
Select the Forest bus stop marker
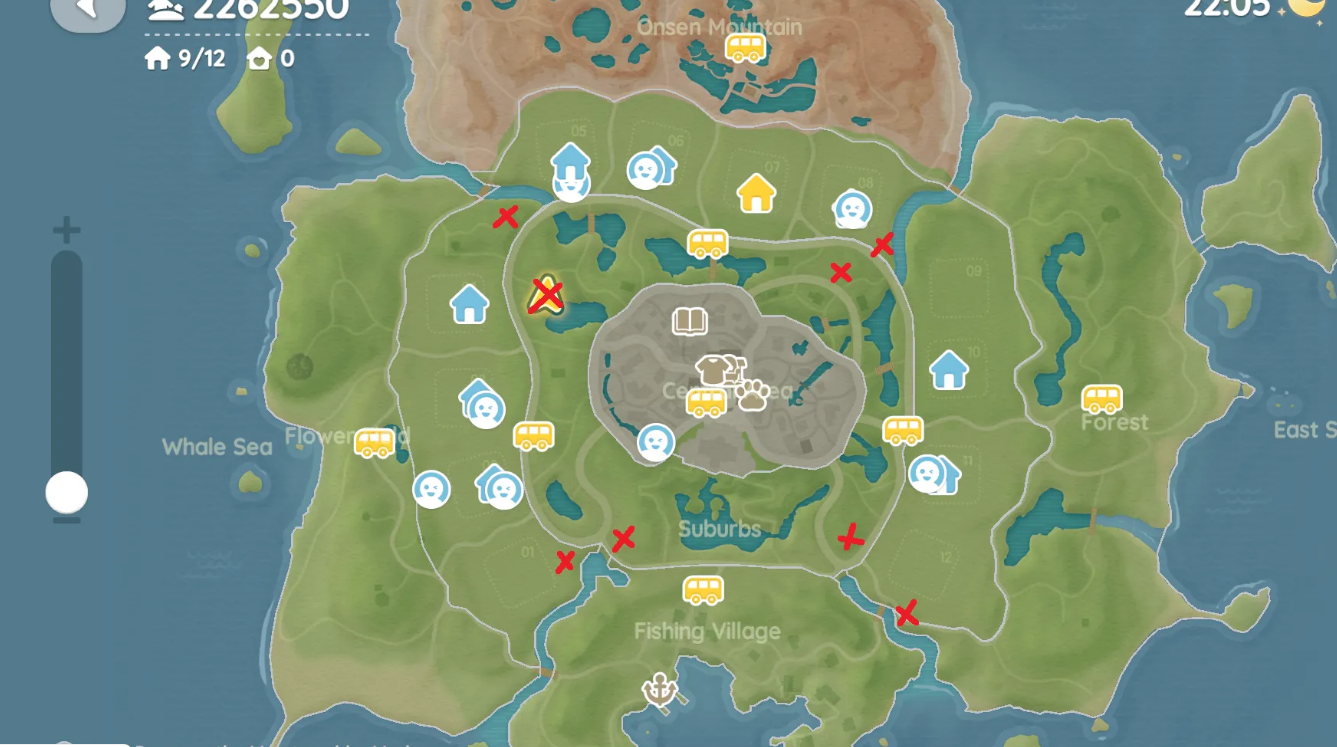(1101, 399)
